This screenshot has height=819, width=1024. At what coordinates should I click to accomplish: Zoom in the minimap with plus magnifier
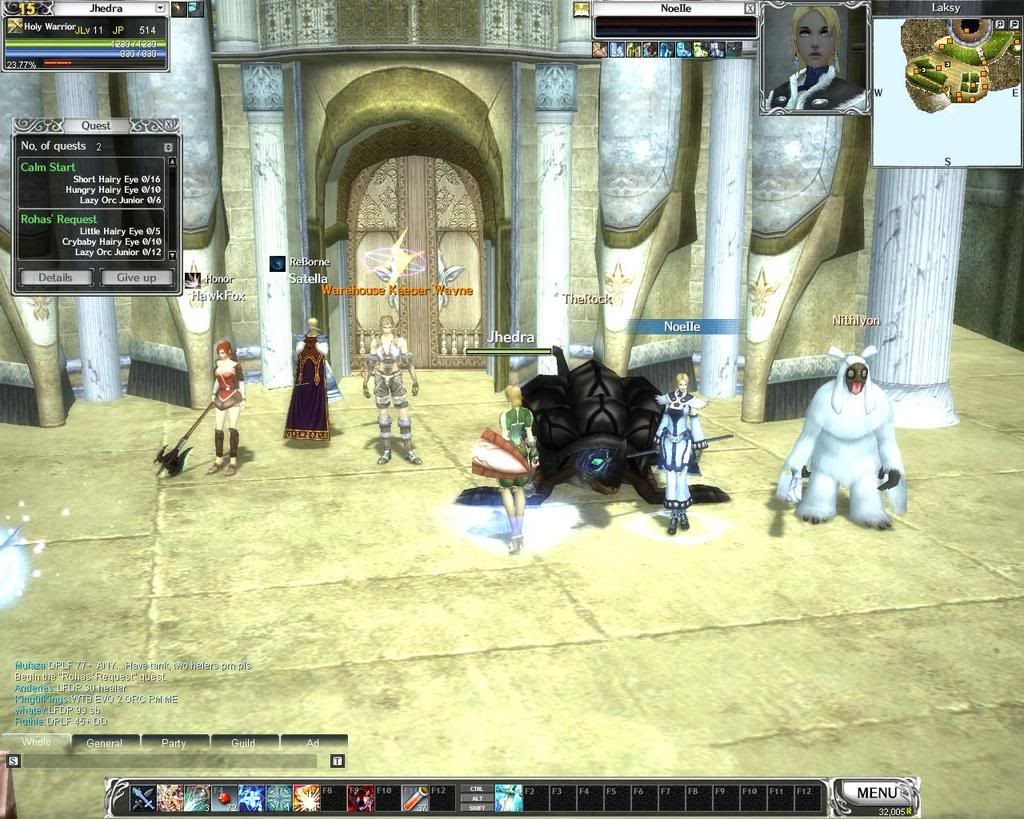[x=998, y=24]
